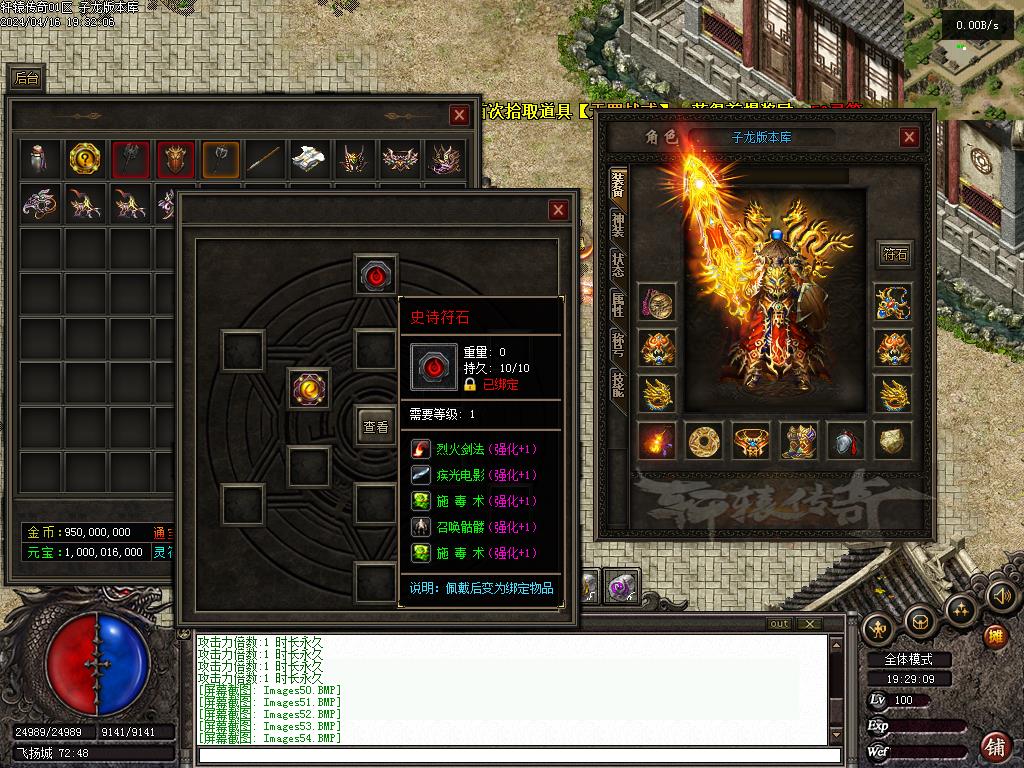The height and width of the screenshot is (768, 1024).
Task: Open the 铺 shop button
Action: click(994, 746)
